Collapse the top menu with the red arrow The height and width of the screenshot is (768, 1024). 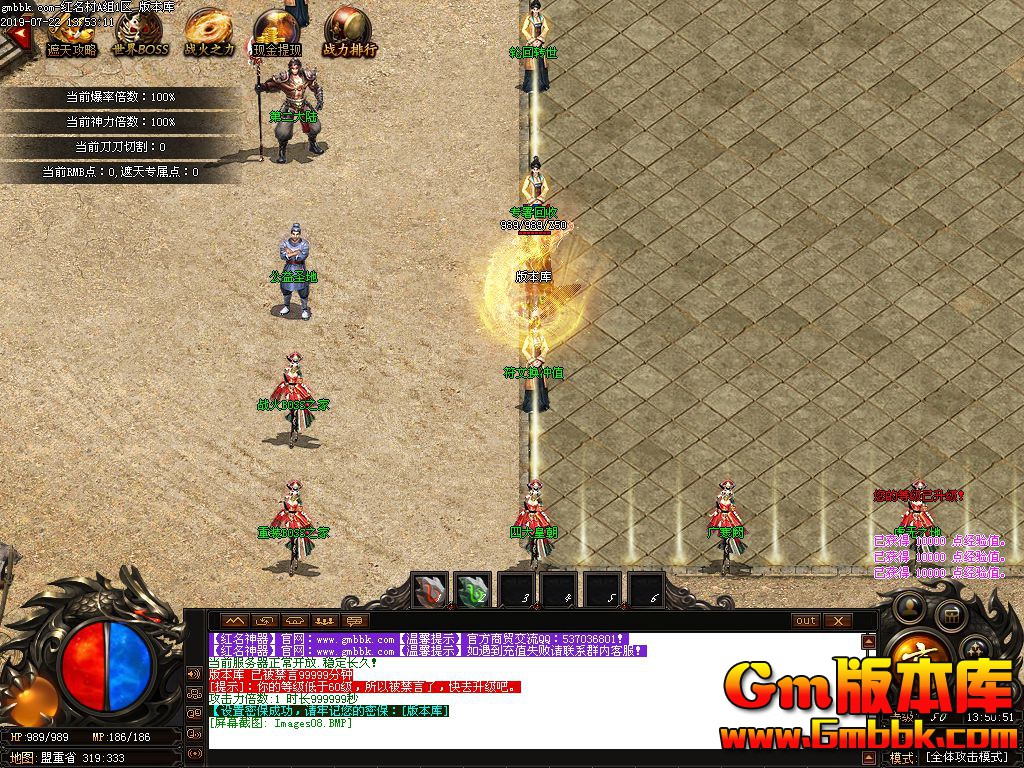[x=17, y=37]
